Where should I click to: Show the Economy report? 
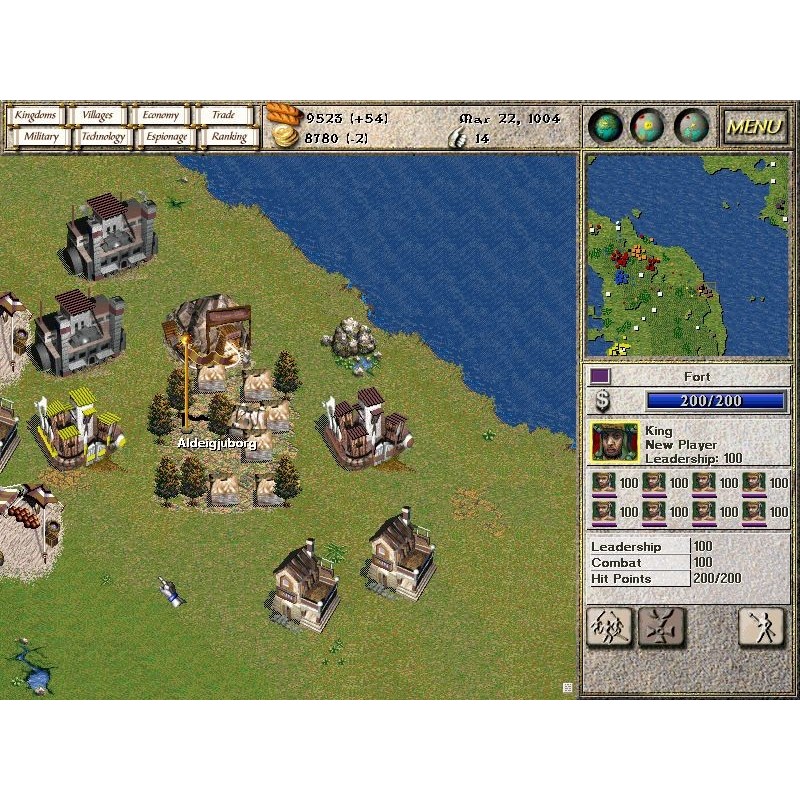pos(160,116)
